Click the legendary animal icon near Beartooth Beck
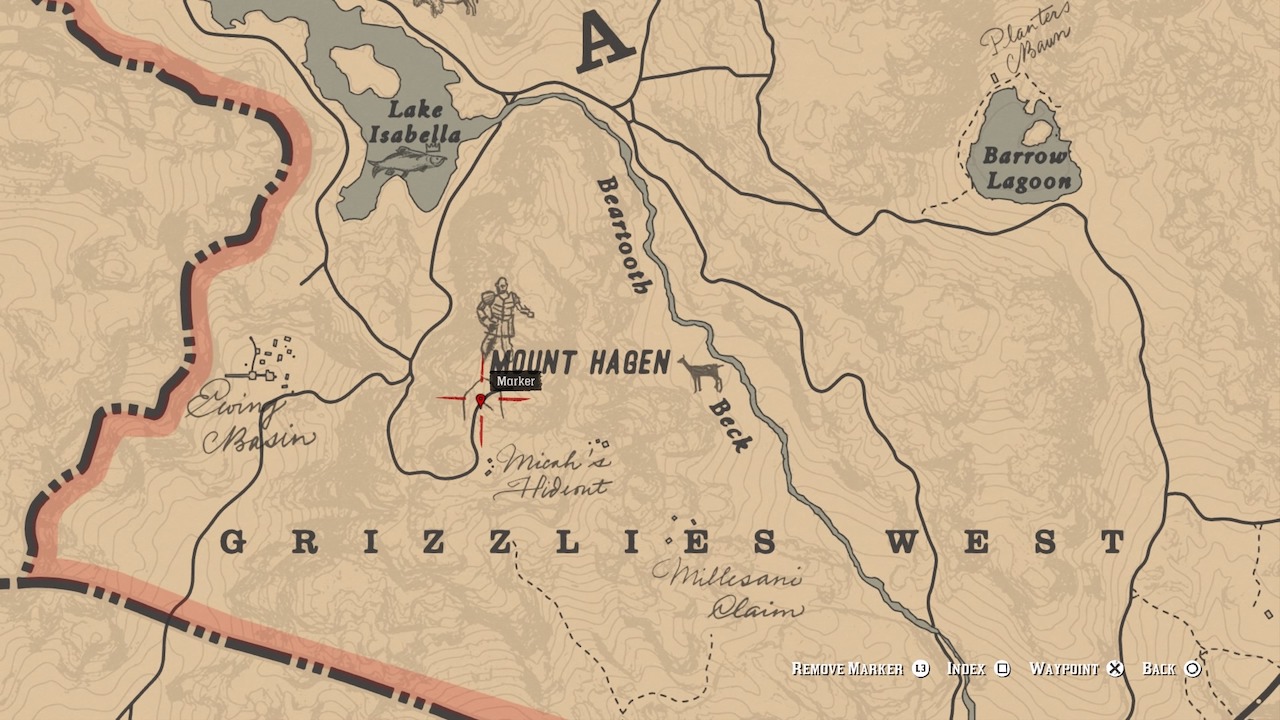 click(x=701, y=371)
